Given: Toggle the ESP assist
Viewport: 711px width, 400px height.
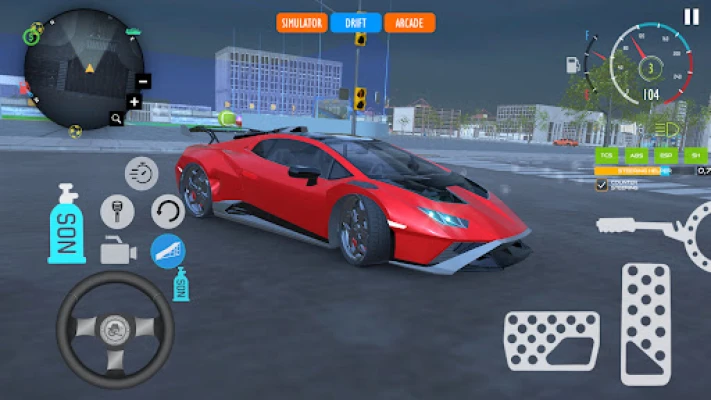Looking at the screenshot, I should point(665,155).
